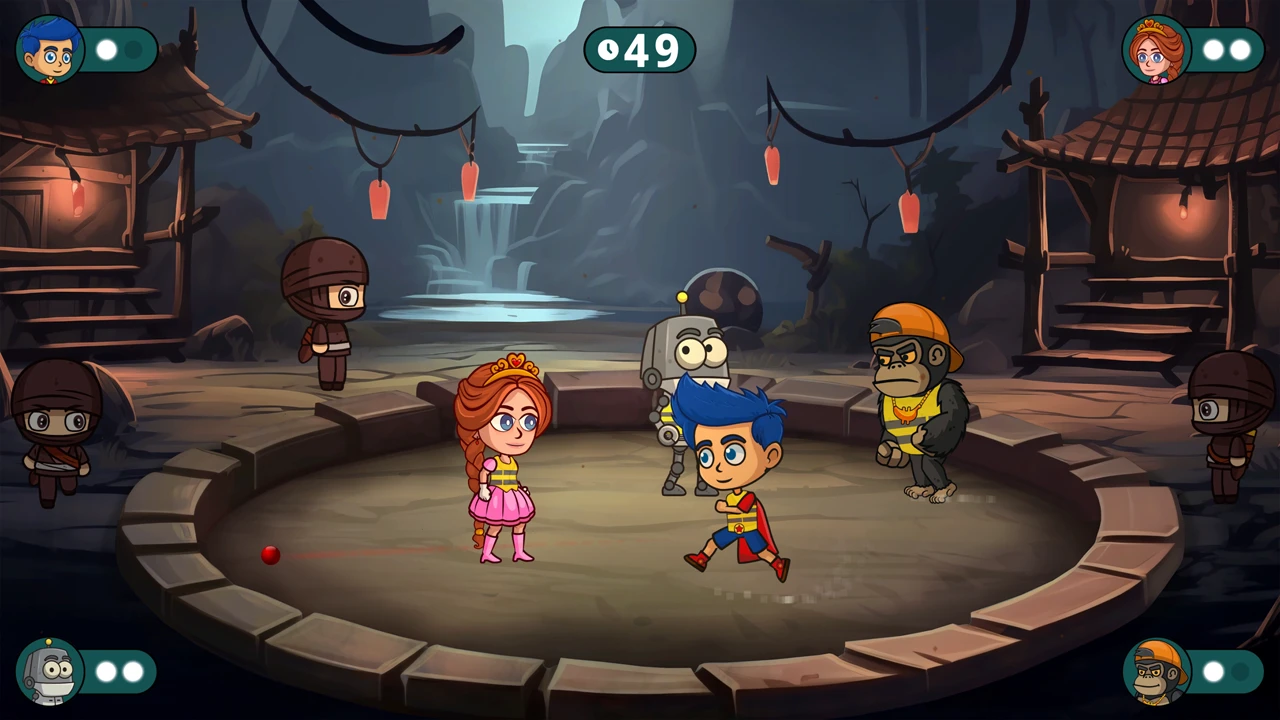The height and width of the screenshot is (720, 1280).
Task: Select the gorilla with orange helmet portrait
Action: point(1156,671)
